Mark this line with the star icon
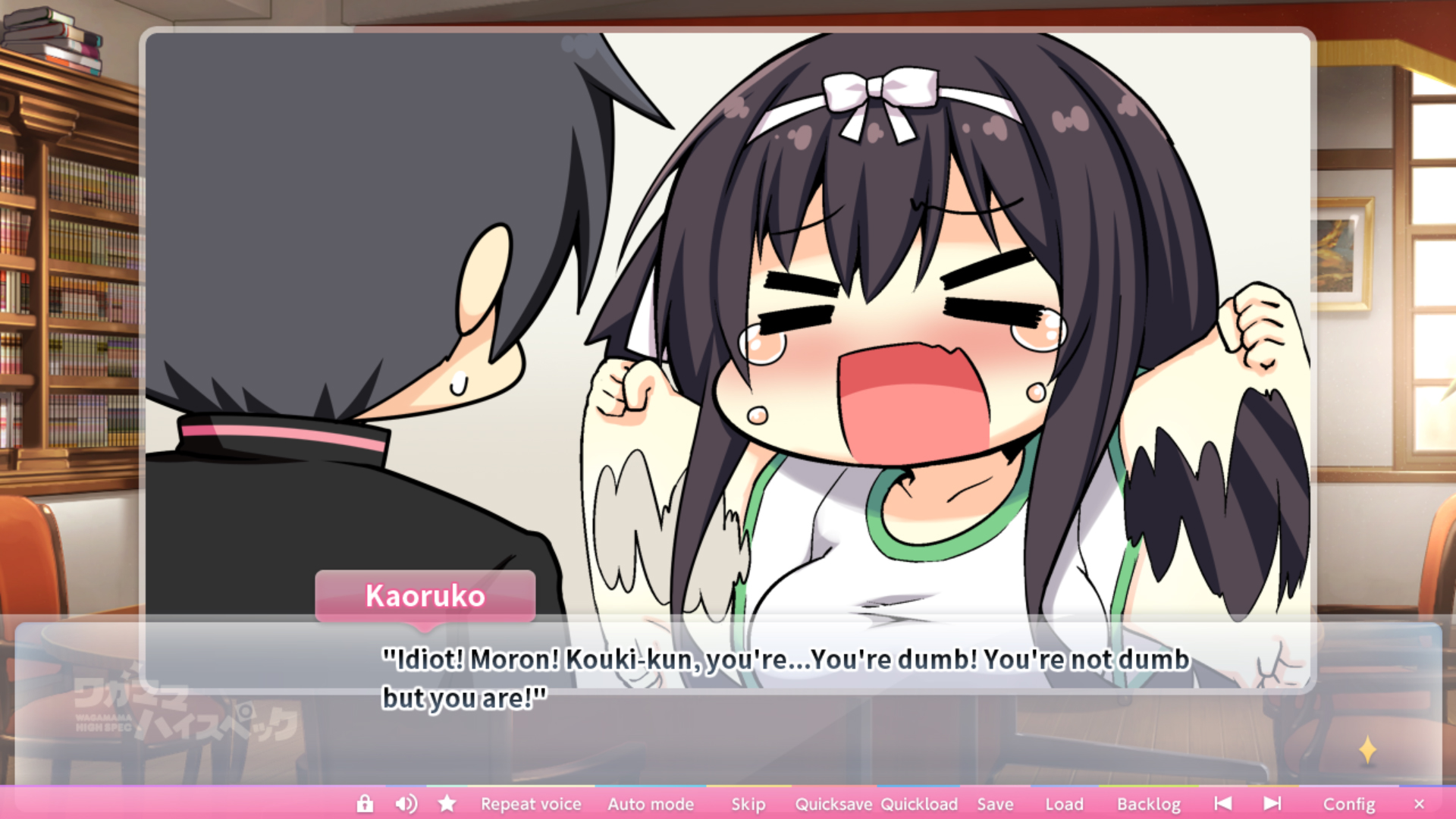 447,804
